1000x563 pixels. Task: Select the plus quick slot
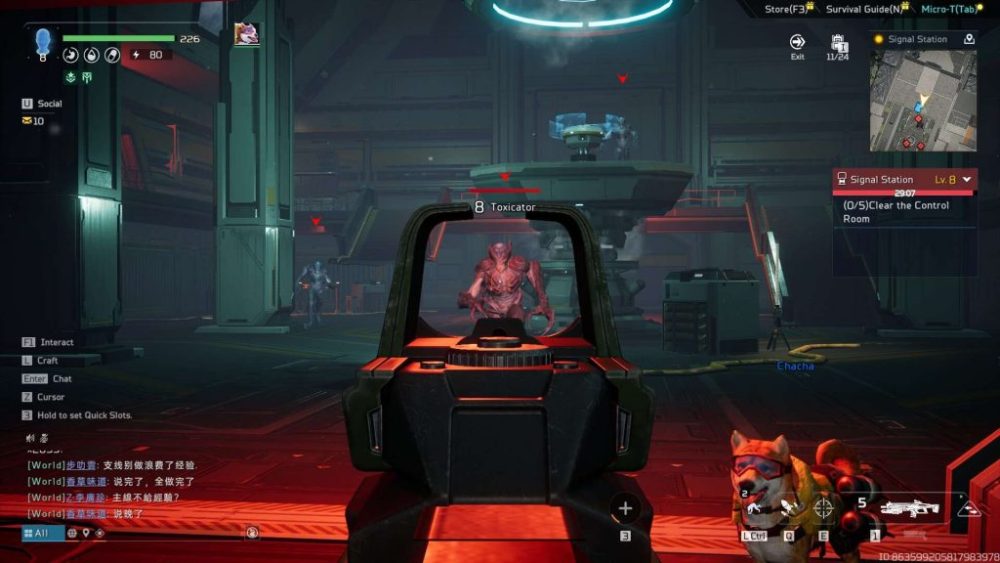click(x=625, y=509)
